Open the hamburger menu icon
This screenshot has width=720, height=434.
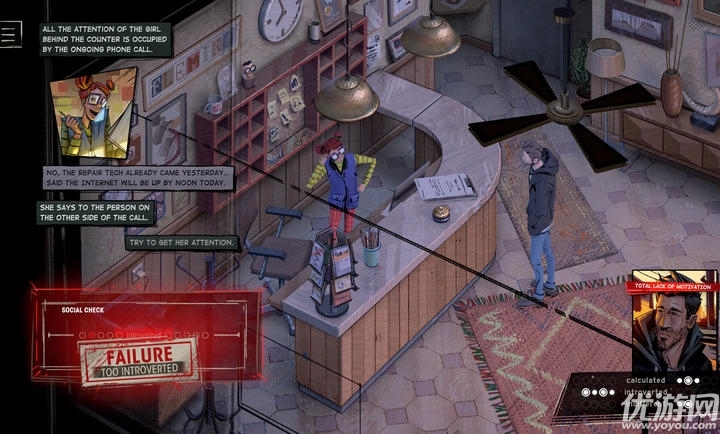click(x=11, y=34)
